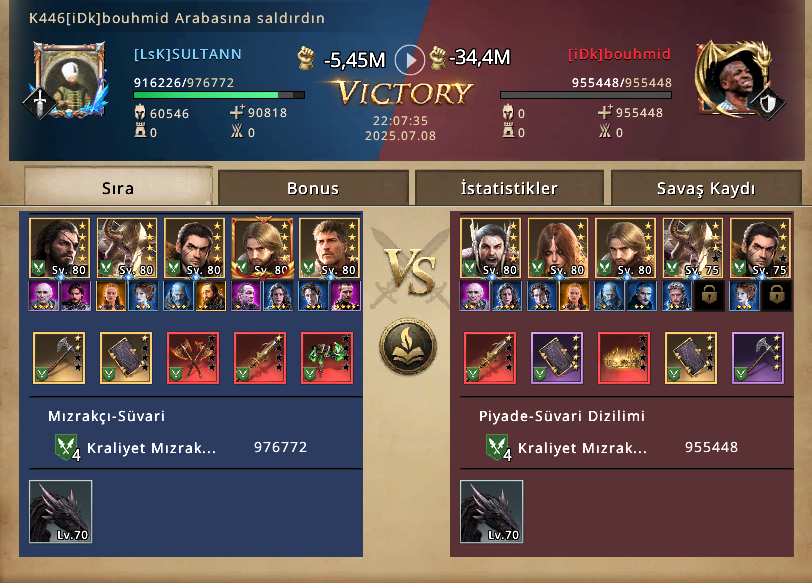
Task: Inspect the defender's golden crown item
Action: click(x=624, y=358)
